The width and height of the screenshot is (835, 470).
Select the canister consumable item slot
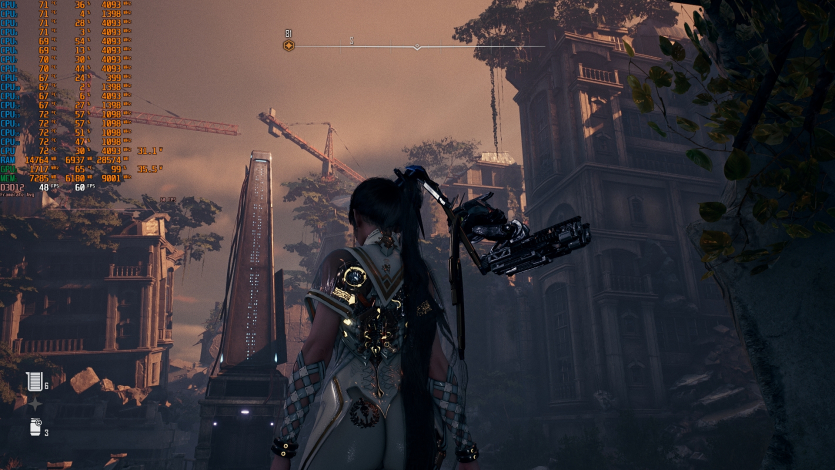pyautogui.click(x=35, y=427)
